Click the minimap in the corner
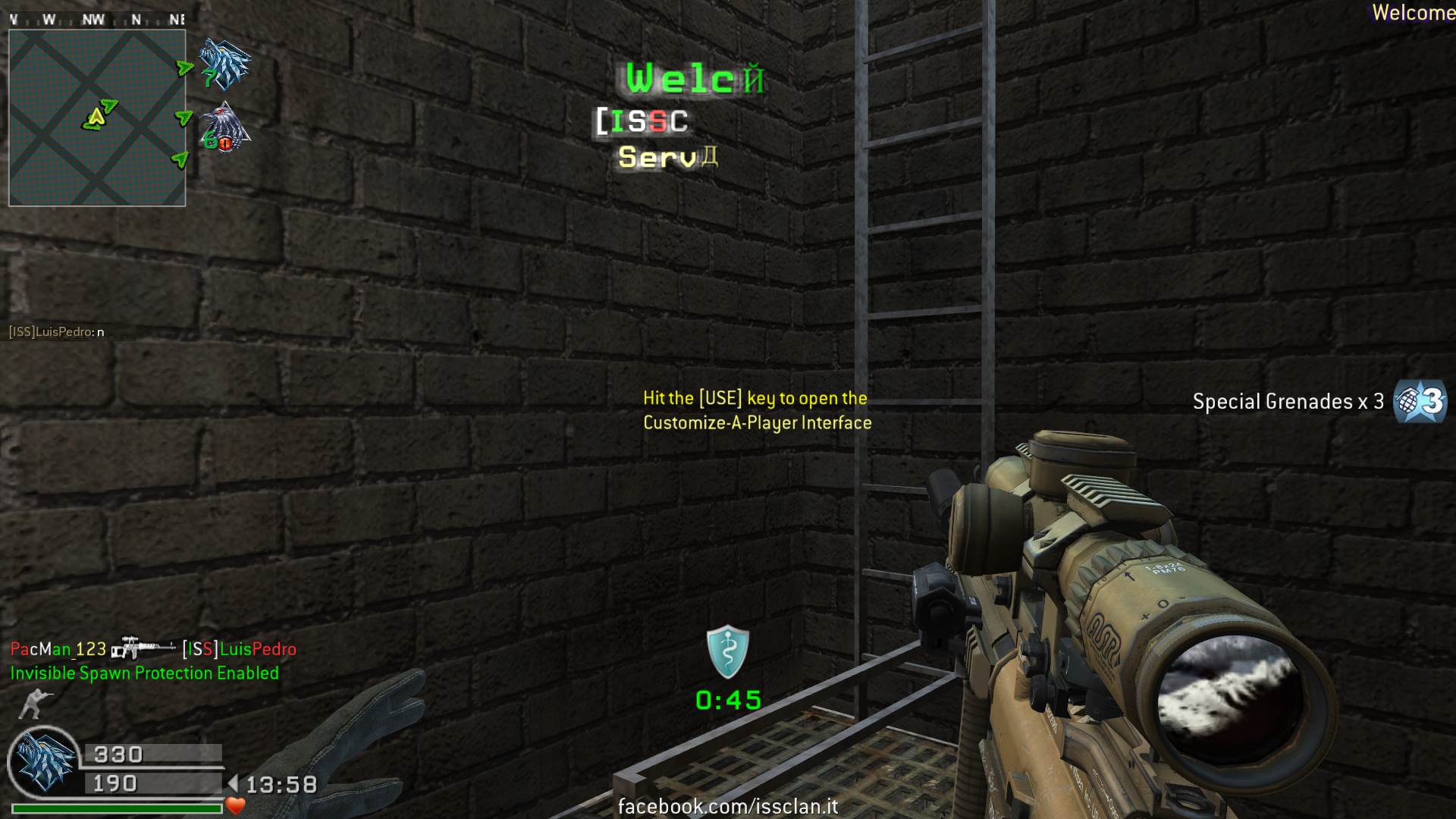1456x819 pixels. click(x=97, y=118)
